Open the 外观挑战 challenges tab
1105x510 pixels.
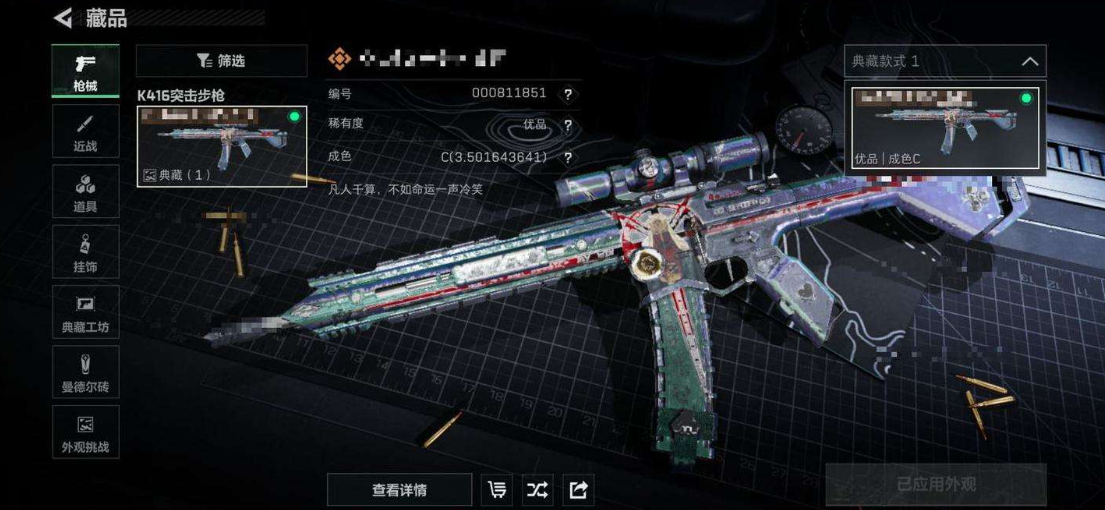(85, 432)
